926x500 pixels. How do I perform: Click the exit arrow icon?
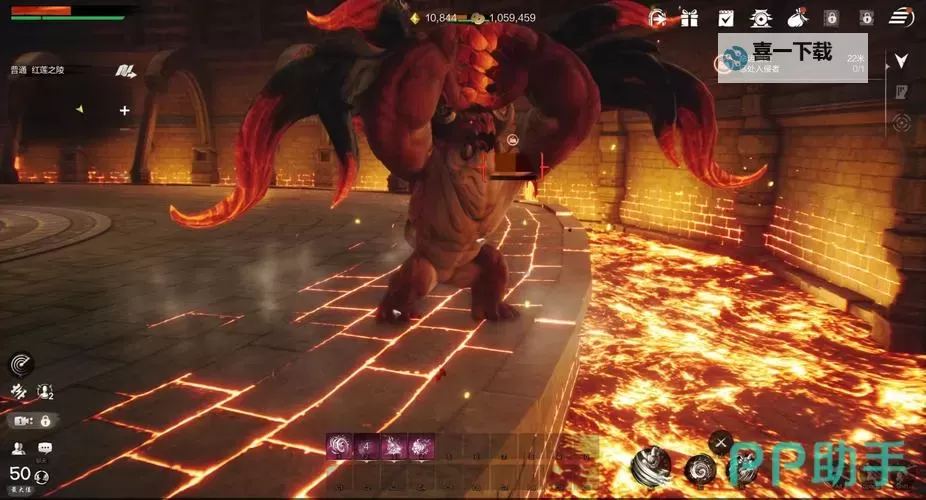(x=657, y=17)
